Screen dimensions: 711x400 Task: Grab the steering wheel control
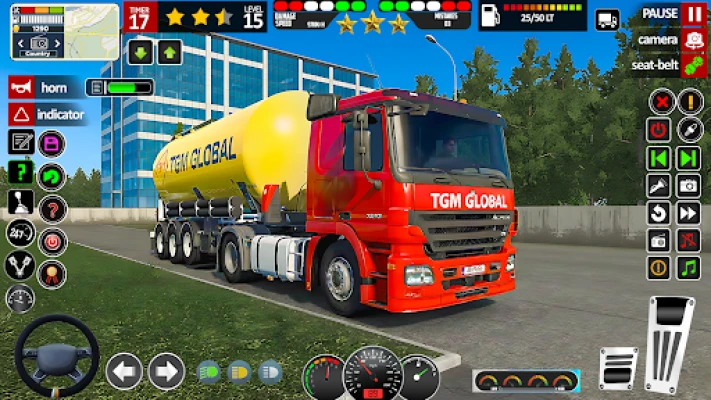pos(56,357)
